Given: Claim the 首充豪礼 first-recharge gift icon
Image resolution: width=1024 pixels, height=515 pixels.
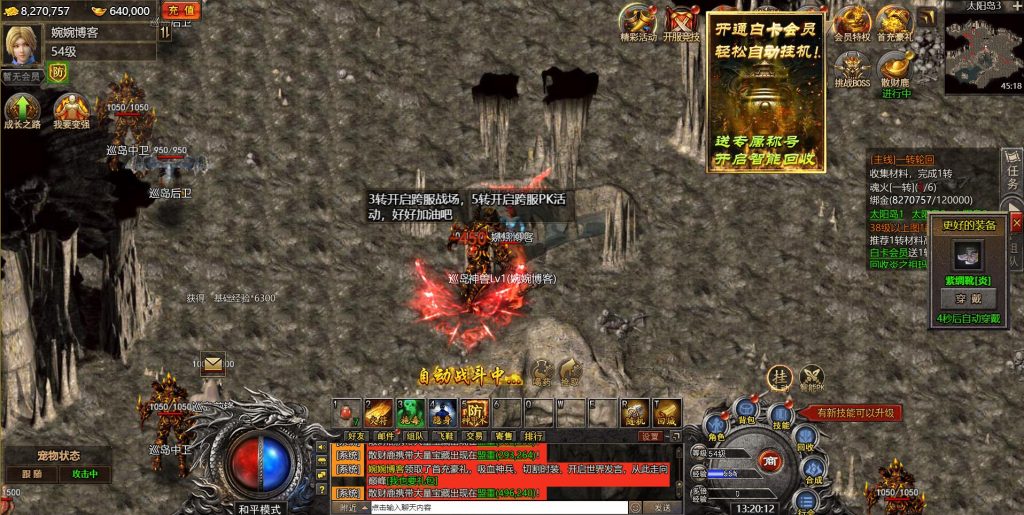Looking at the screenshot, I should tap(895, 22).
